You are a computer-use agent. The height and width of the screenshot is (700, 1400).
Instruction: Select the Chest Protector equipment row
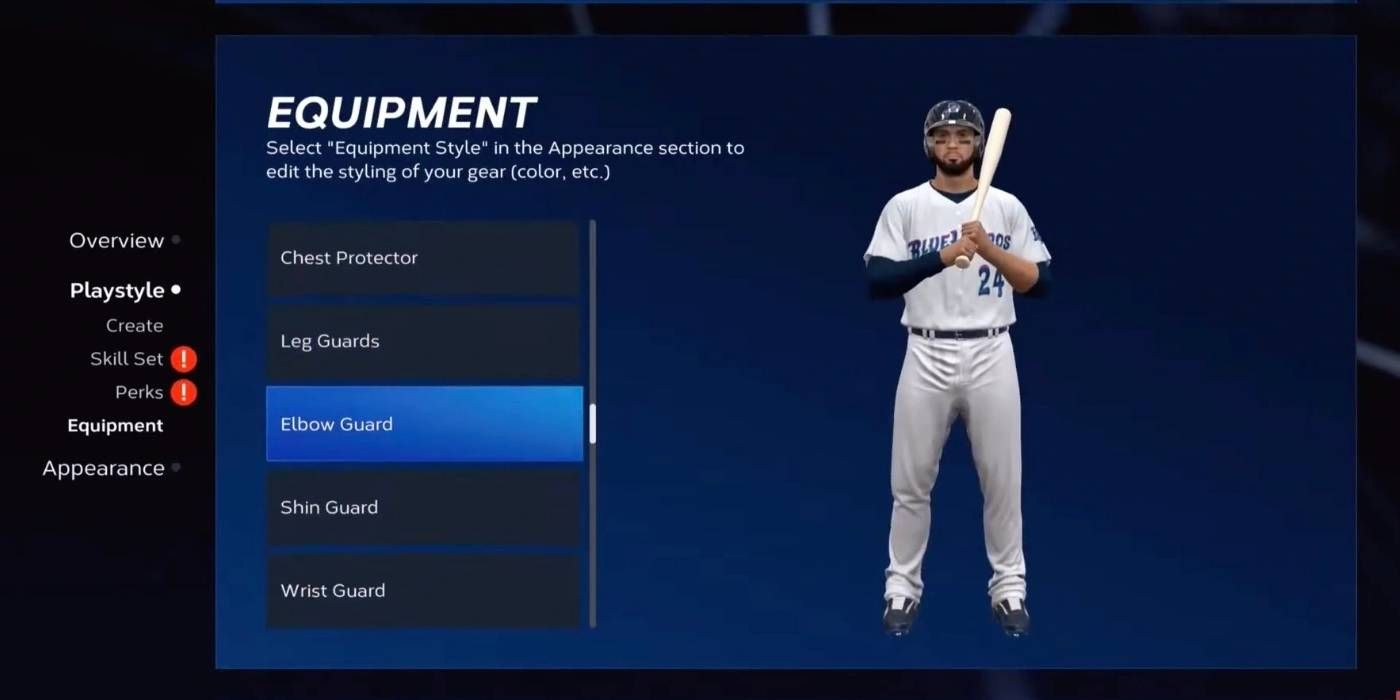423,258
